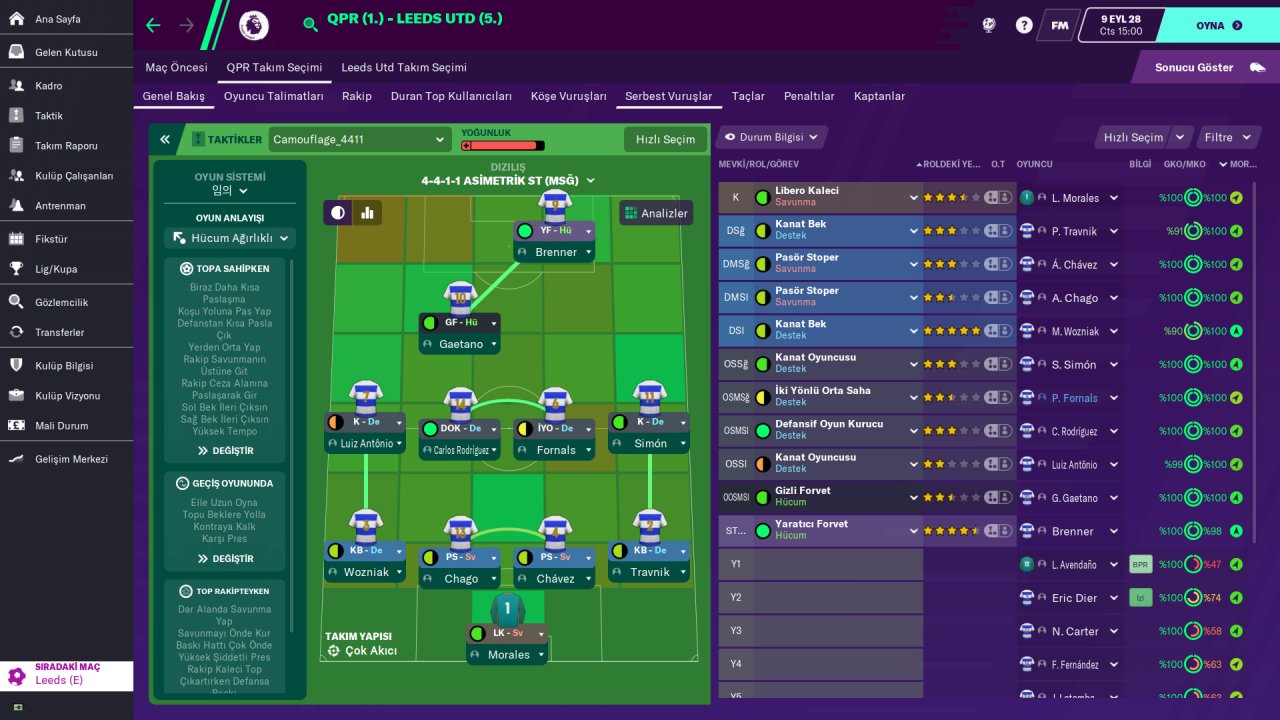Screen dimensions: 1280x720
Task: Click Değiştir under Topa Sahipken
Action: click(x=225, y=451)
